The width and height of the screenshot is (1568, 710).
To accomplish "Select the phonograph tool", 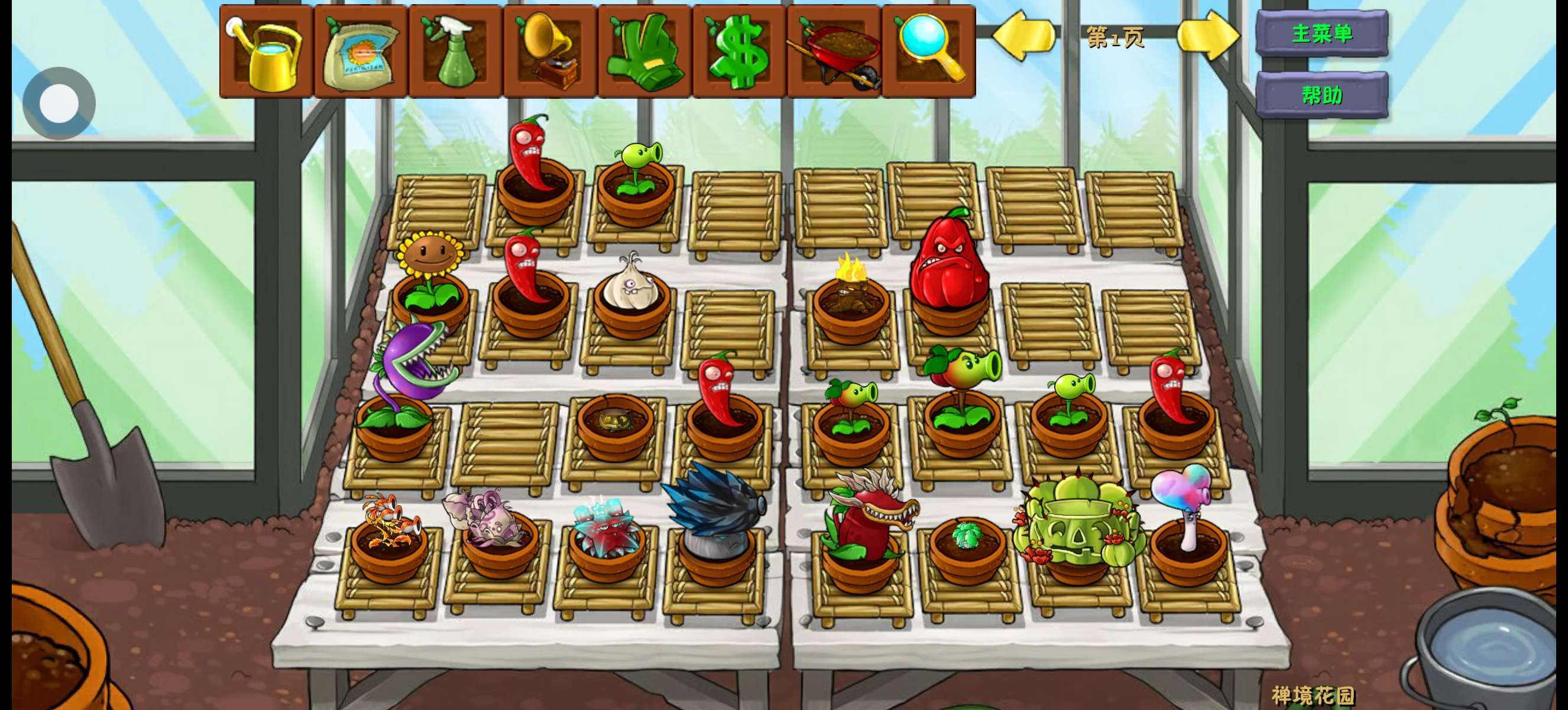I will (550, 51).
